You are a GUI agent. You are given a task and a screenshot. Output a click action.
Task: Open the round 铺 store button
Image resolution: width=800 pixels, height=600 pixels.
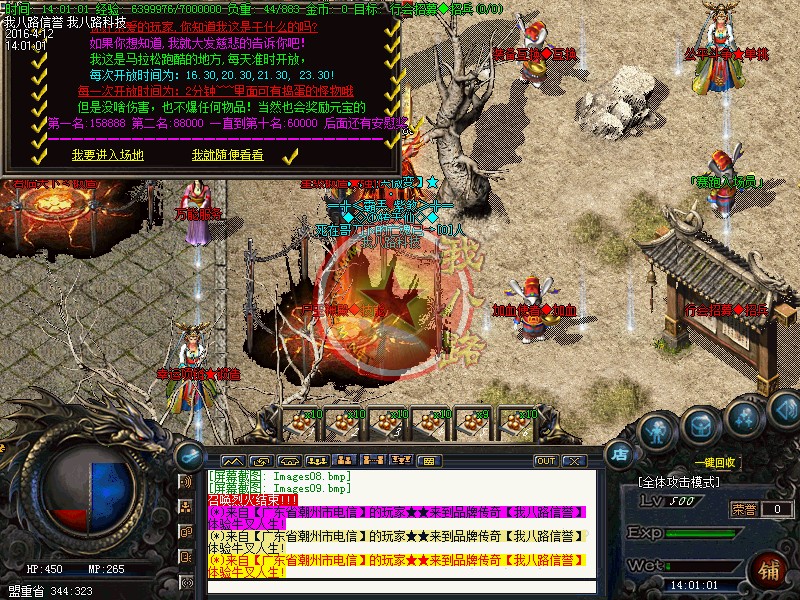tap(769, 571)
